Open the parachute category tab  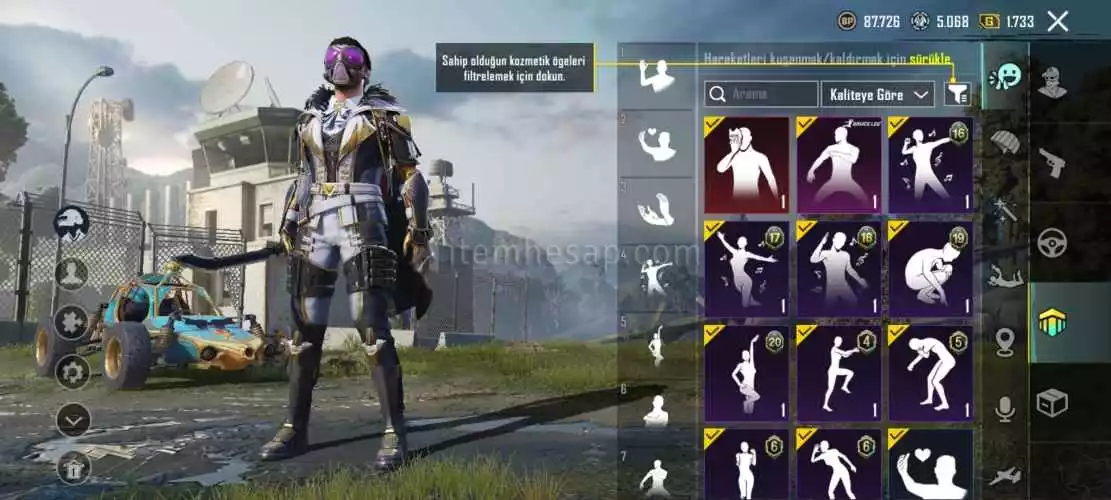tap(1005, 142)
